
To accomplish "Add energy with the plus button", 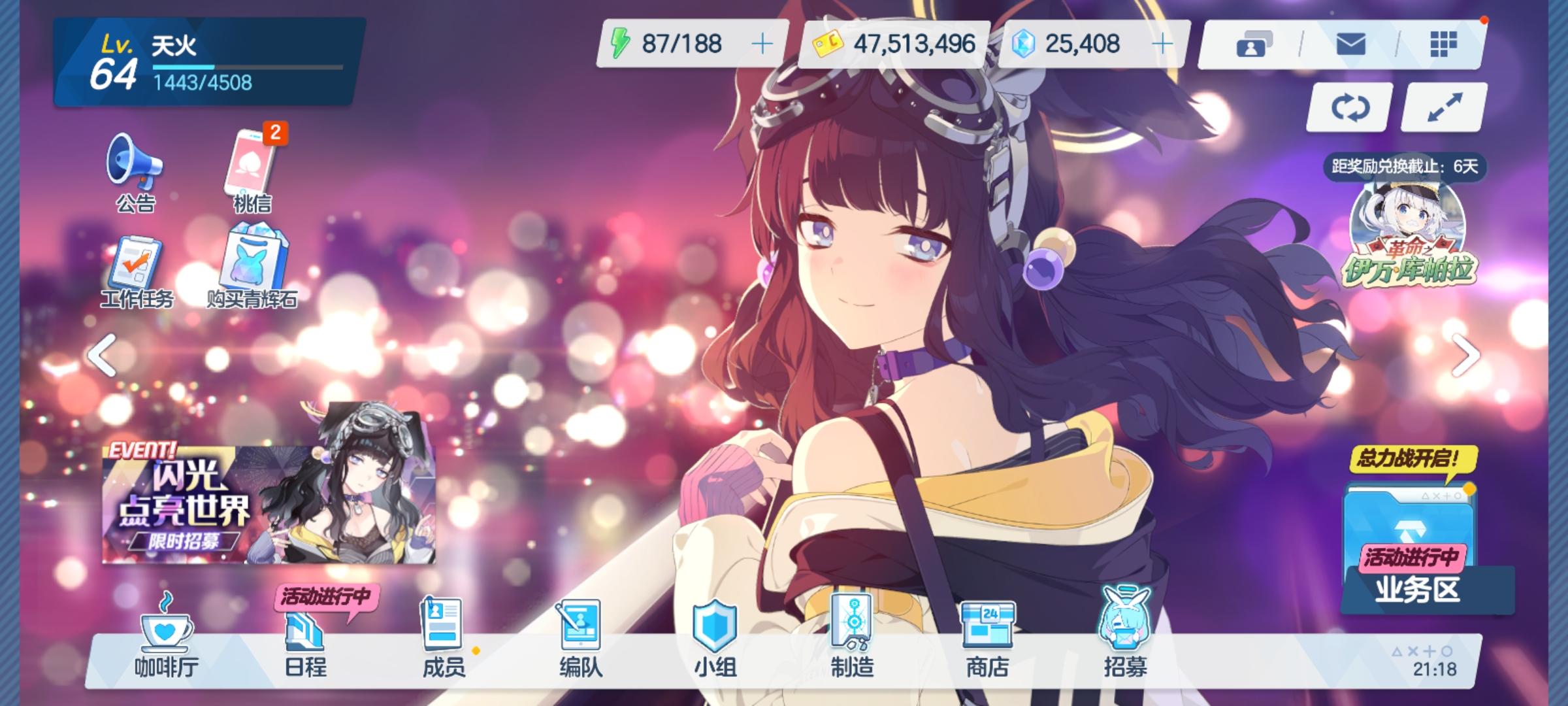I will (762, 44).
